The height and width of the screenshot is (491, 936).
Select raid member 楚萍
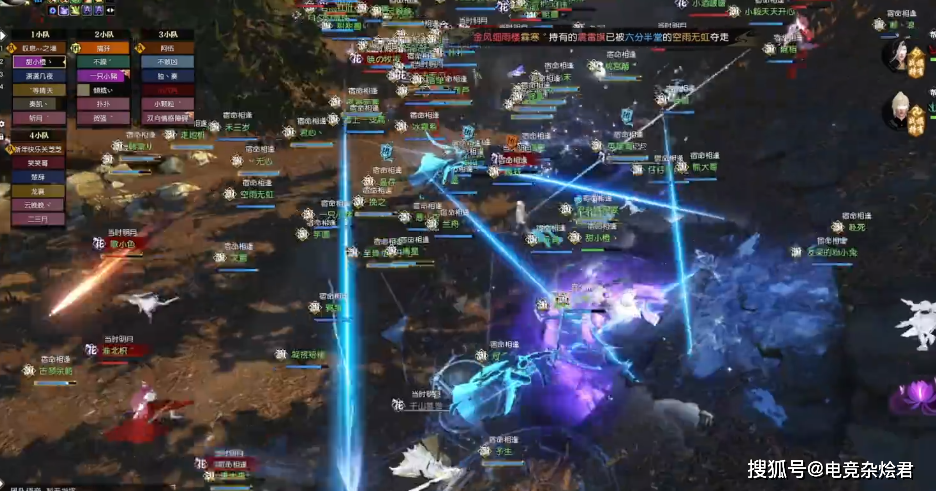[x=38, y=177]
